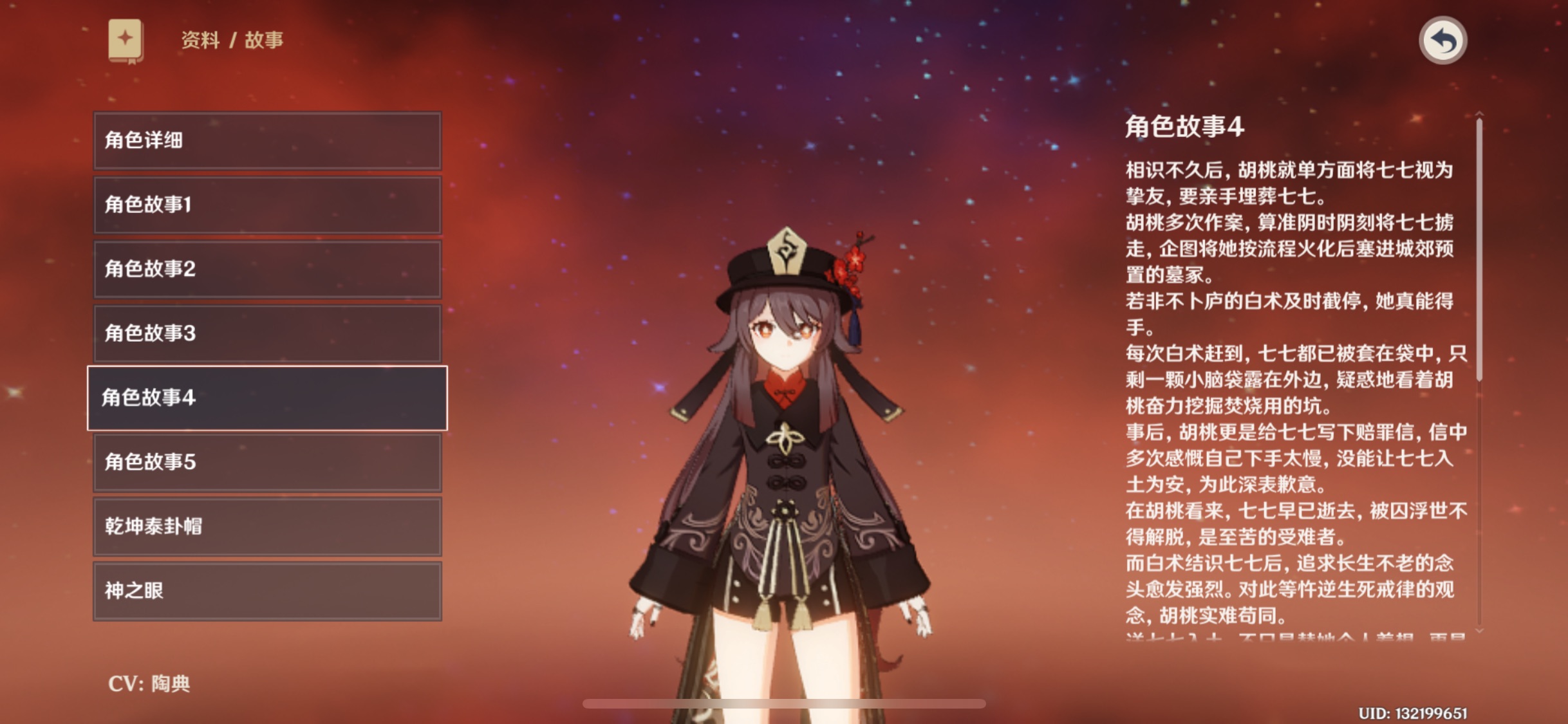View 角色故事5
The height and width of the screenshot is (724, 1568).
click(x=267, y=462)
